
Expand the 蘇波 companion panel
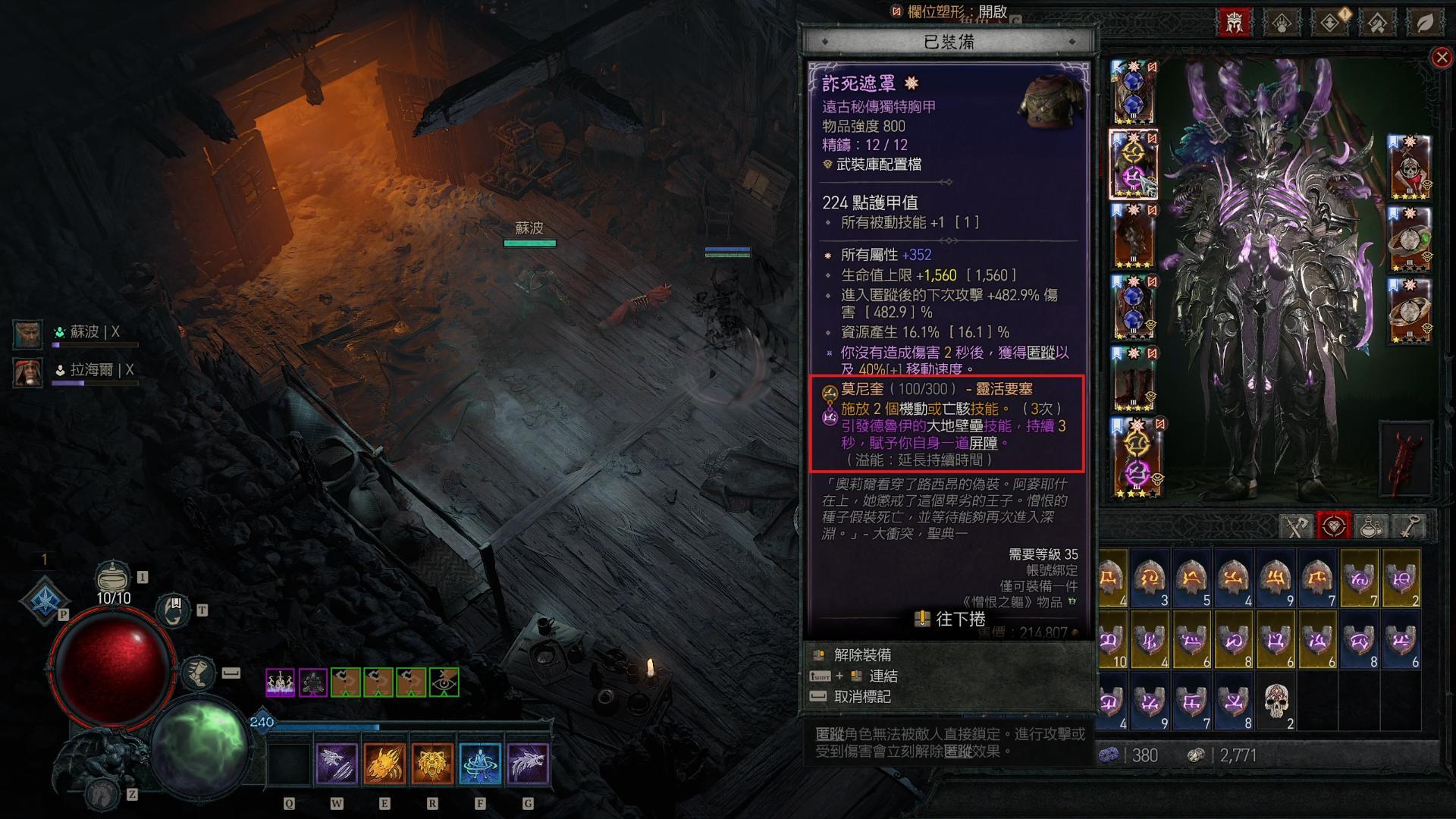pyautogui.click(x=27, y=334)
